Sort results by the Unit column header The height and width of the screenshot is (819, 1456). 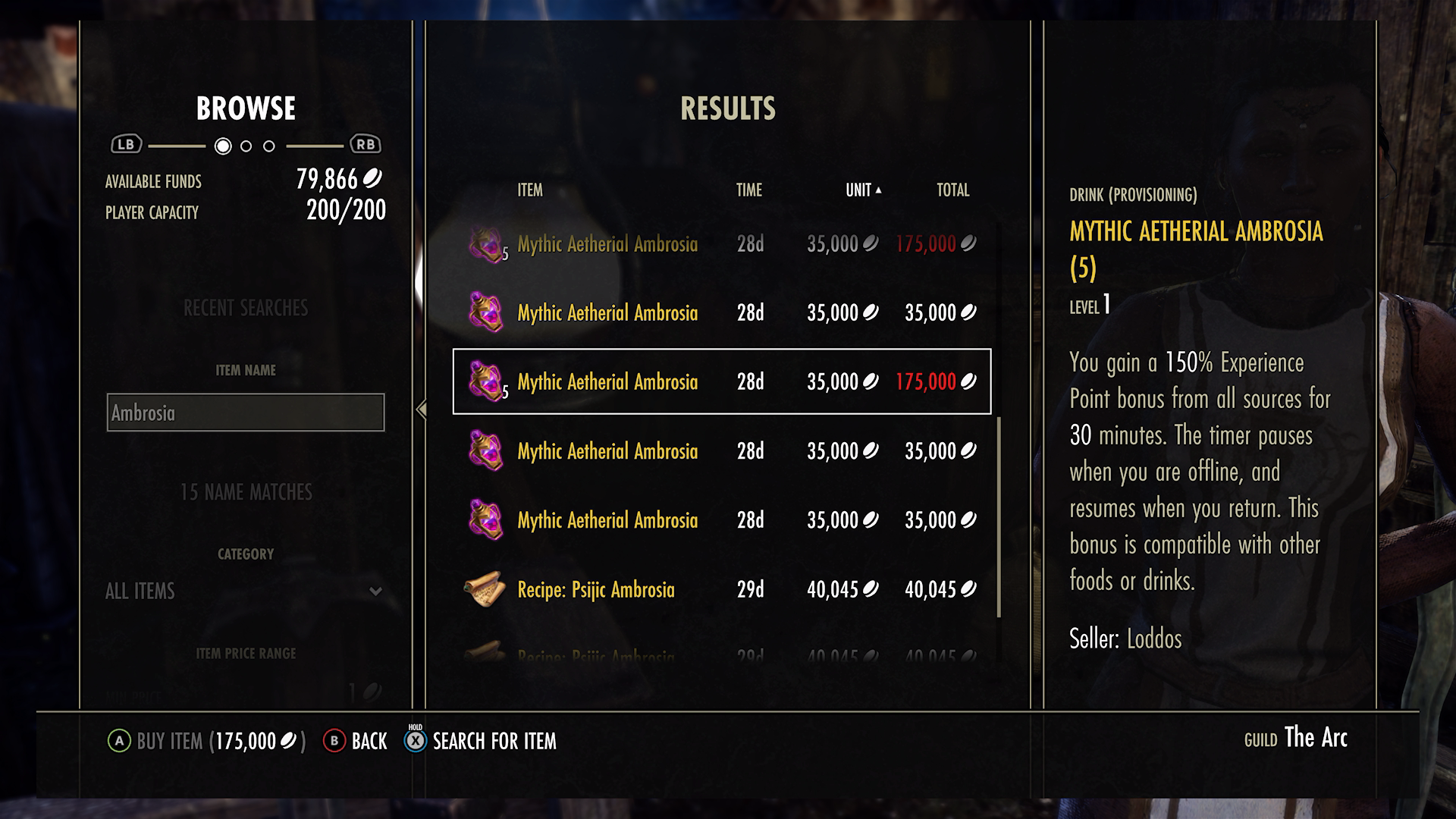point(862,190)
